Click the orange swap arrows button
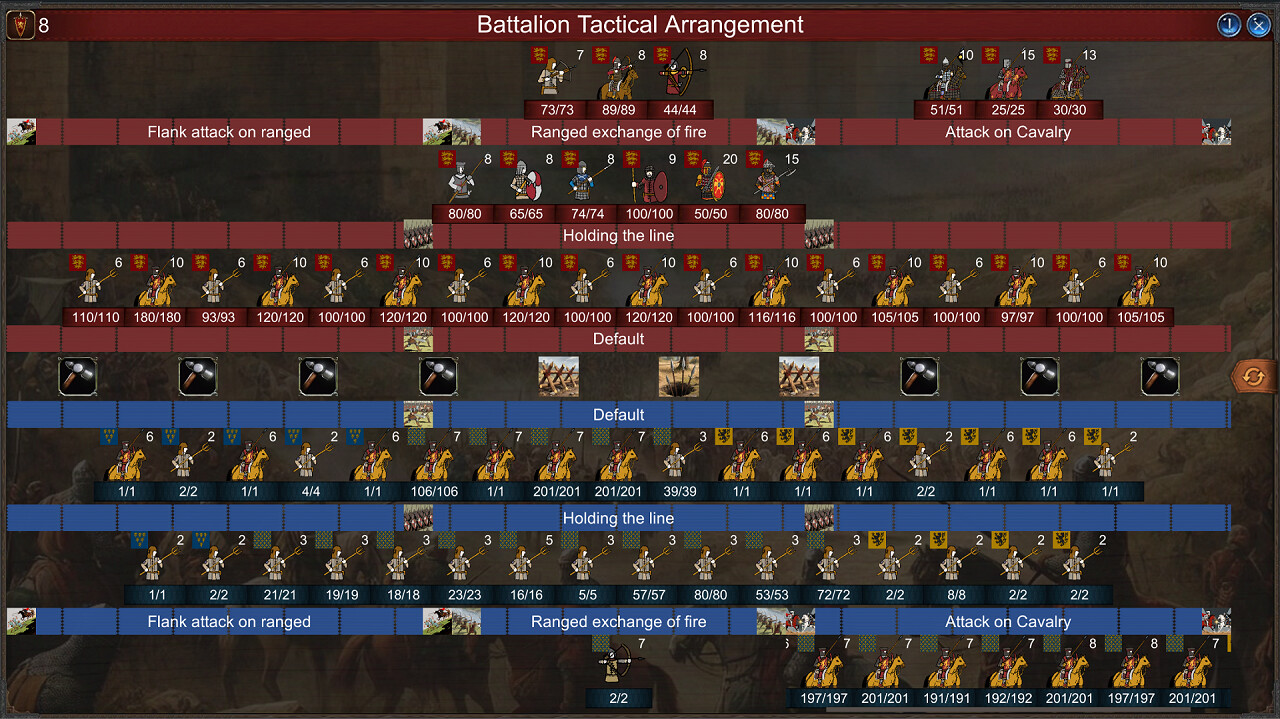 1254,377
